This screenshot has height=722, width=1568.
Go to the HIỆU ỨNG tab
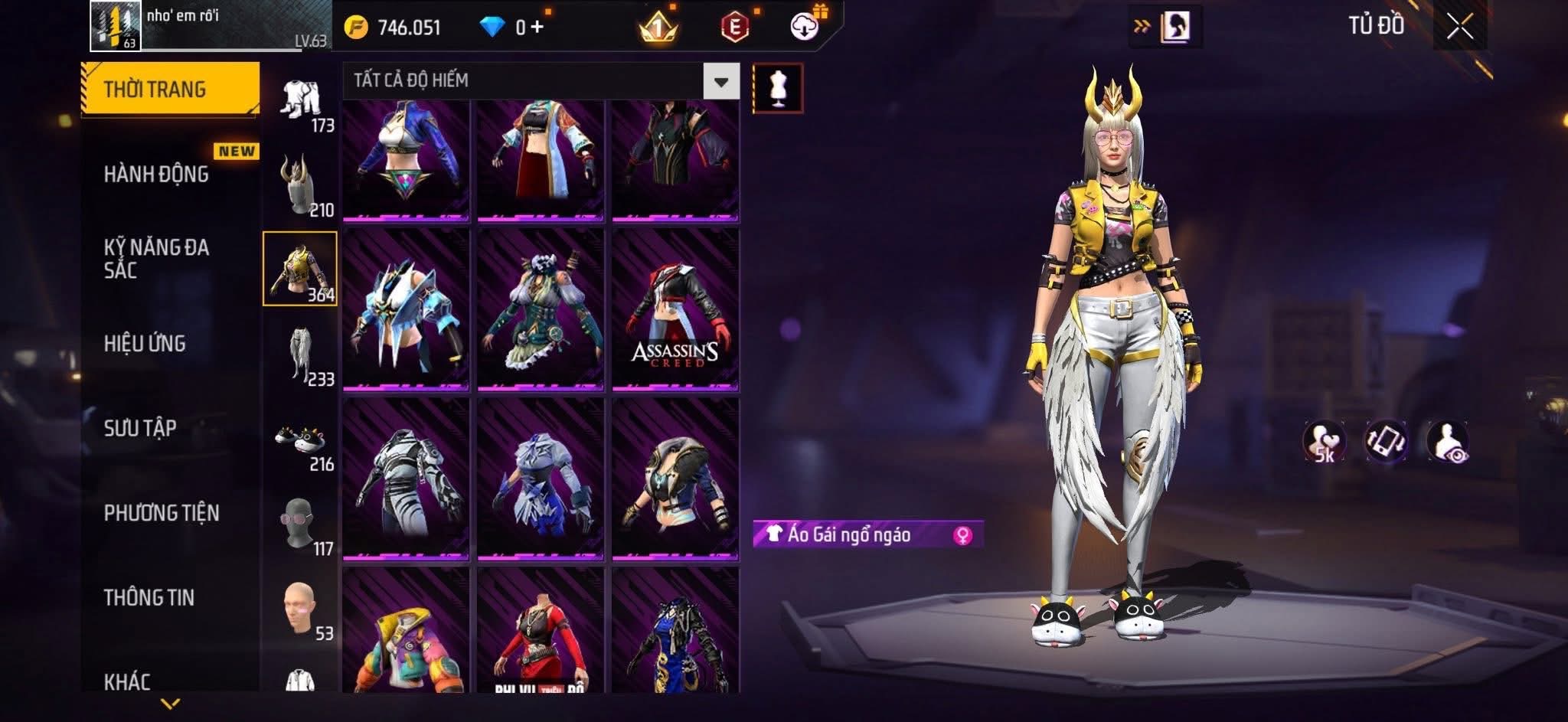pyautogui.click(x=145, y=343)
